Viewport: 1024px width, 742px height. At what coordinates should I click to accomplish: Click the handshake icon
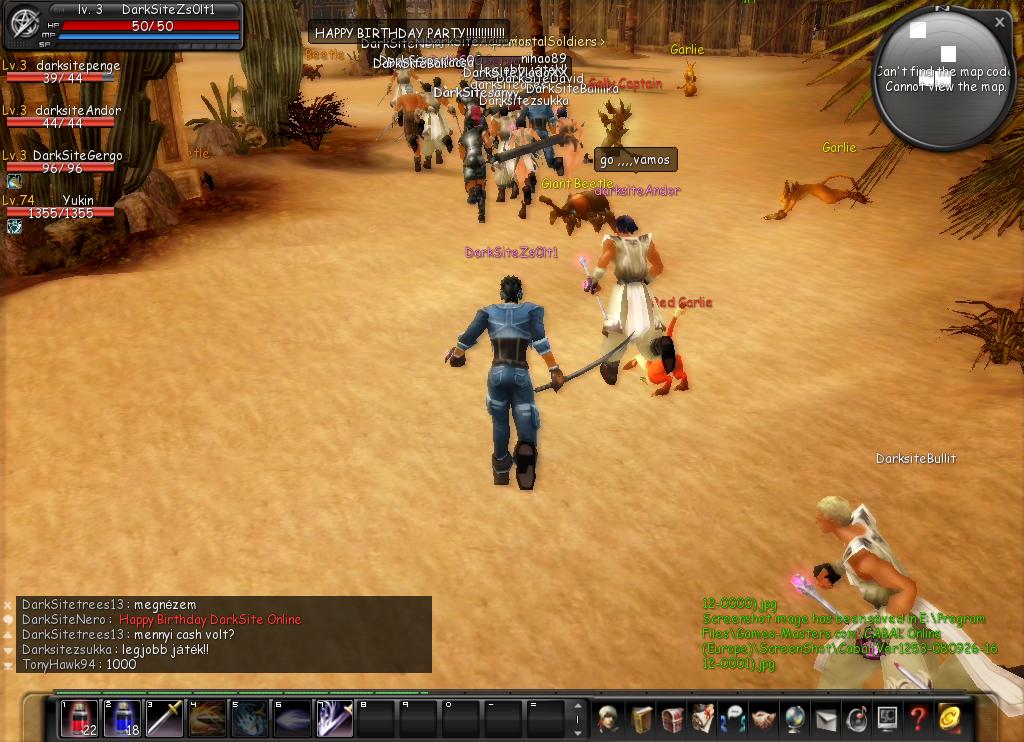pos(764,718)
